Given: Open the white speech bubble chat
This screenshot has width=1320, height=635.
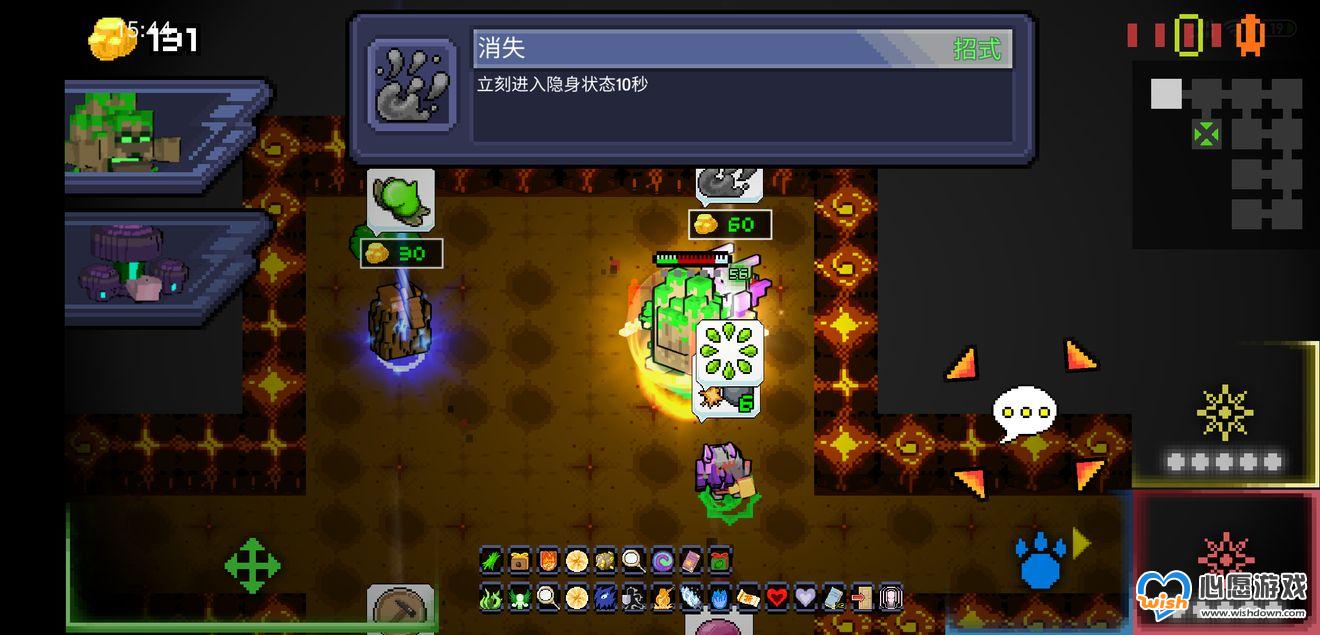Looking at the screenshot, I should [1024, 412].
